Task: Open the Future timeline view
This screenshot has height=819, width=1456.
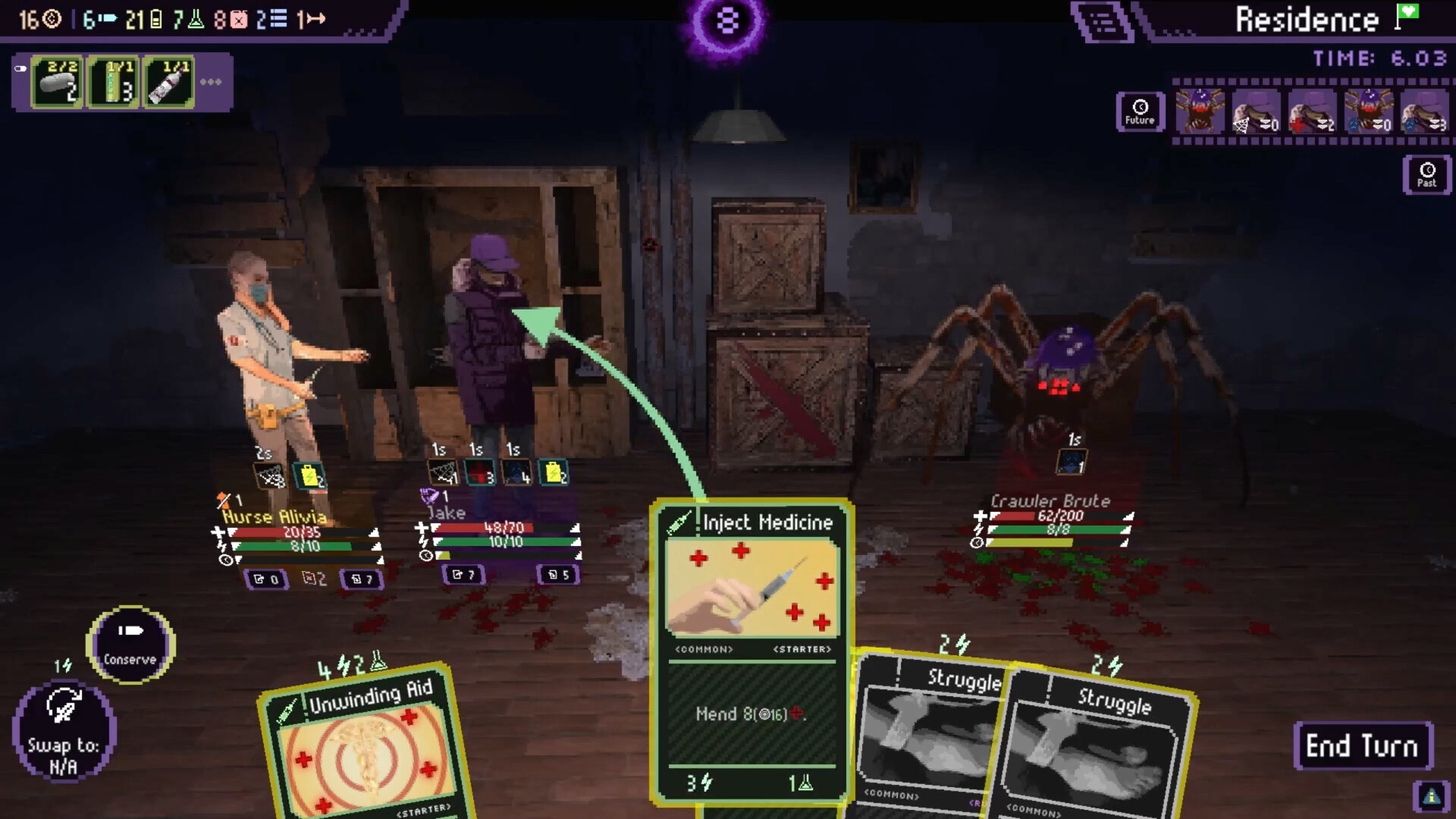Action: pyautogui.click(x=1140, y=111)
